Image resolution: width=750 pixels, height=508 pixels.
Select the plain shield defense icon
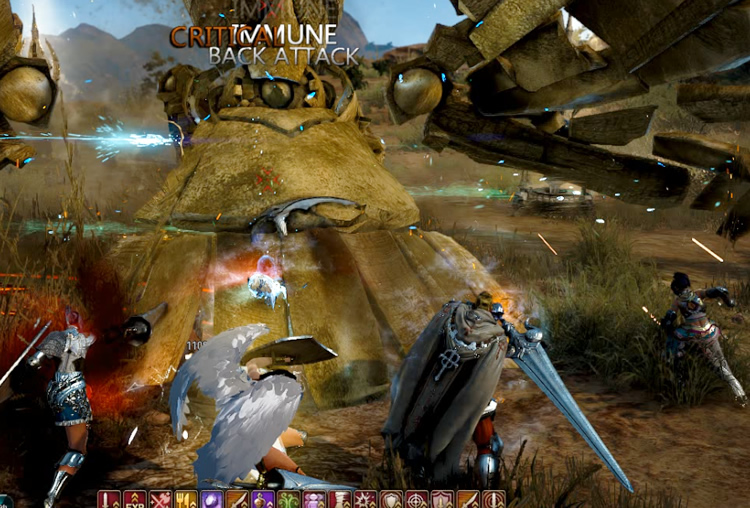tap(389, 499)
